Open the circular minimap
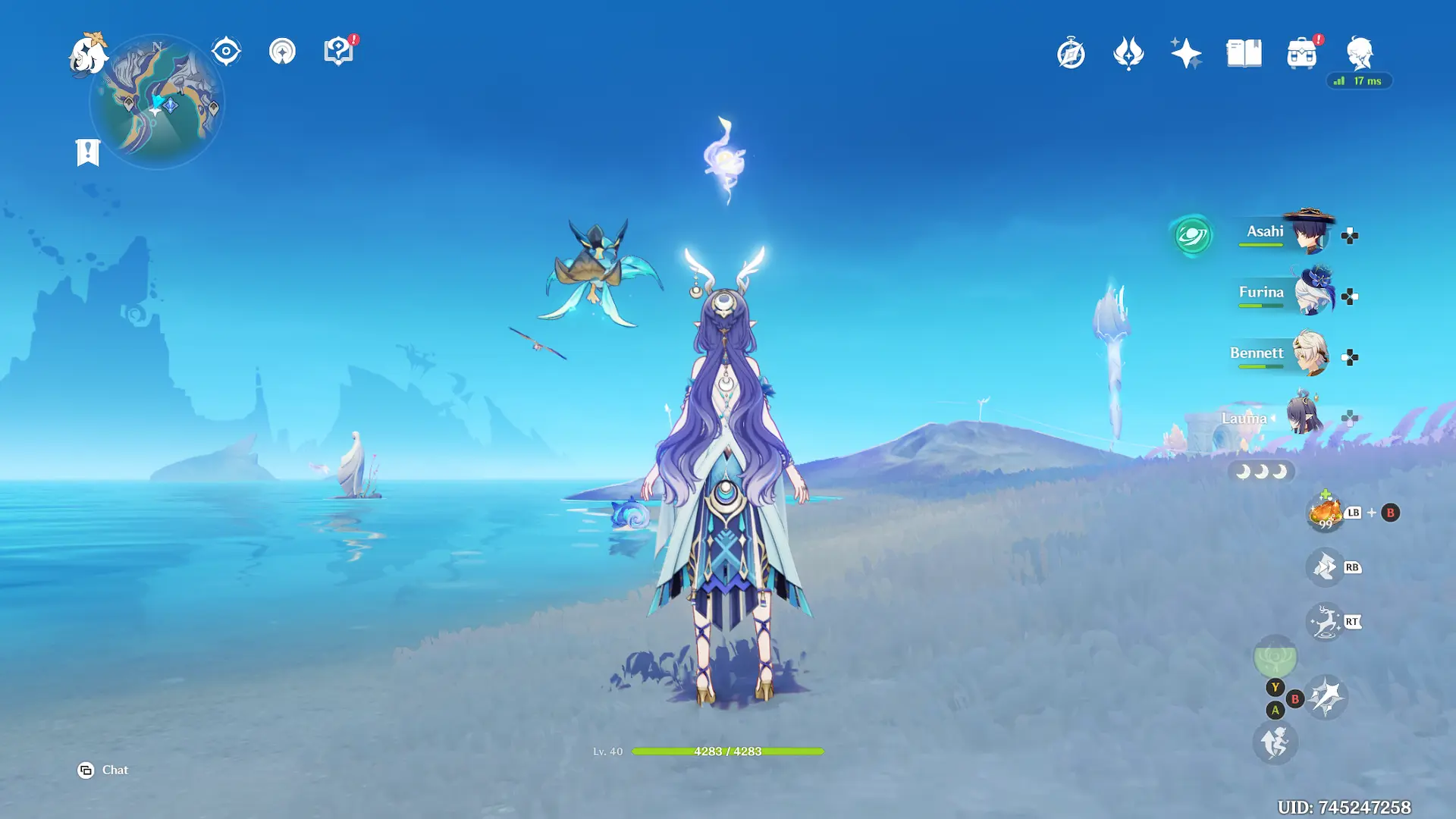Image resolution: width=1456 pixels, height=819 pixels. (x=157, y=102)
